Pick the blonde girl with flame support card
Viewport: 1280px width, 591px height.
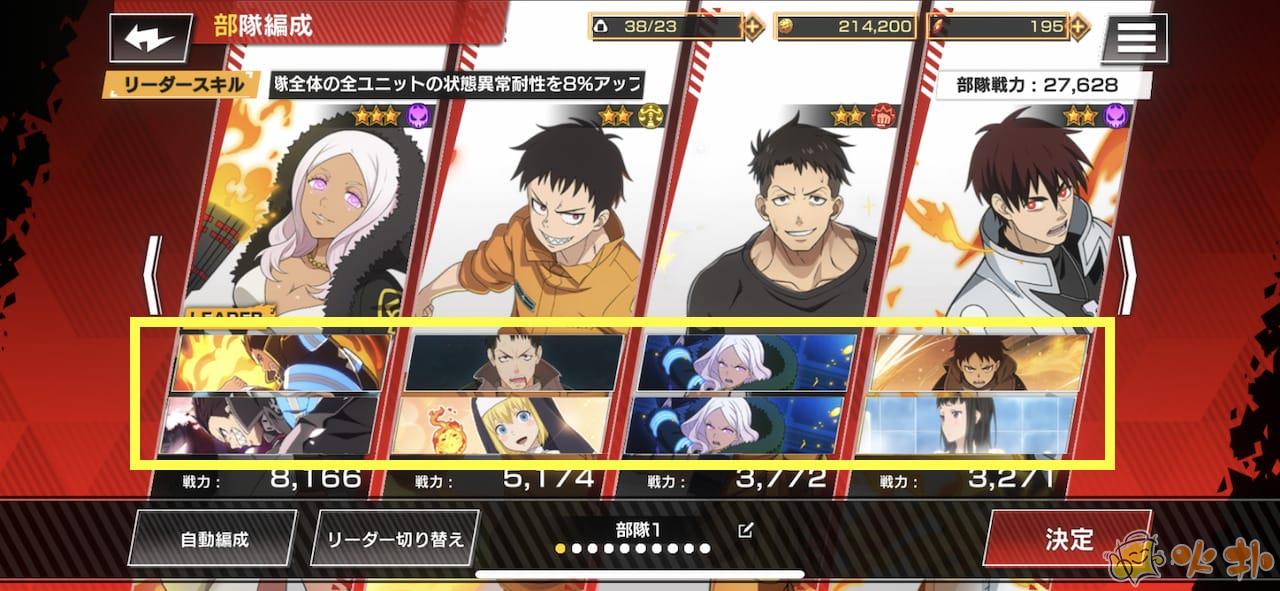click(507, 424)
